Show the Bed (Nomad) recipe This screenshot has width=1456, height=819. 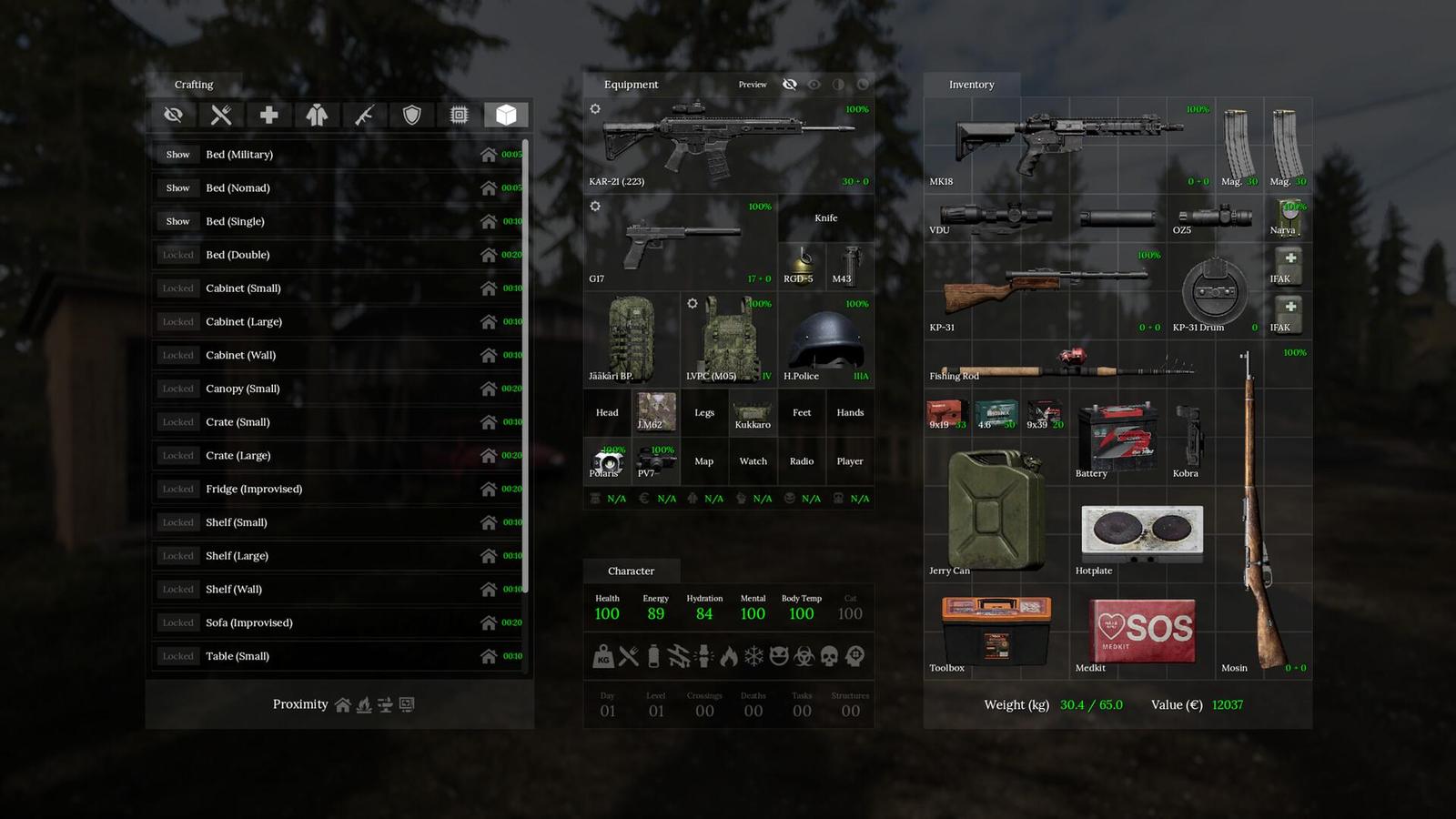[178, 188]
